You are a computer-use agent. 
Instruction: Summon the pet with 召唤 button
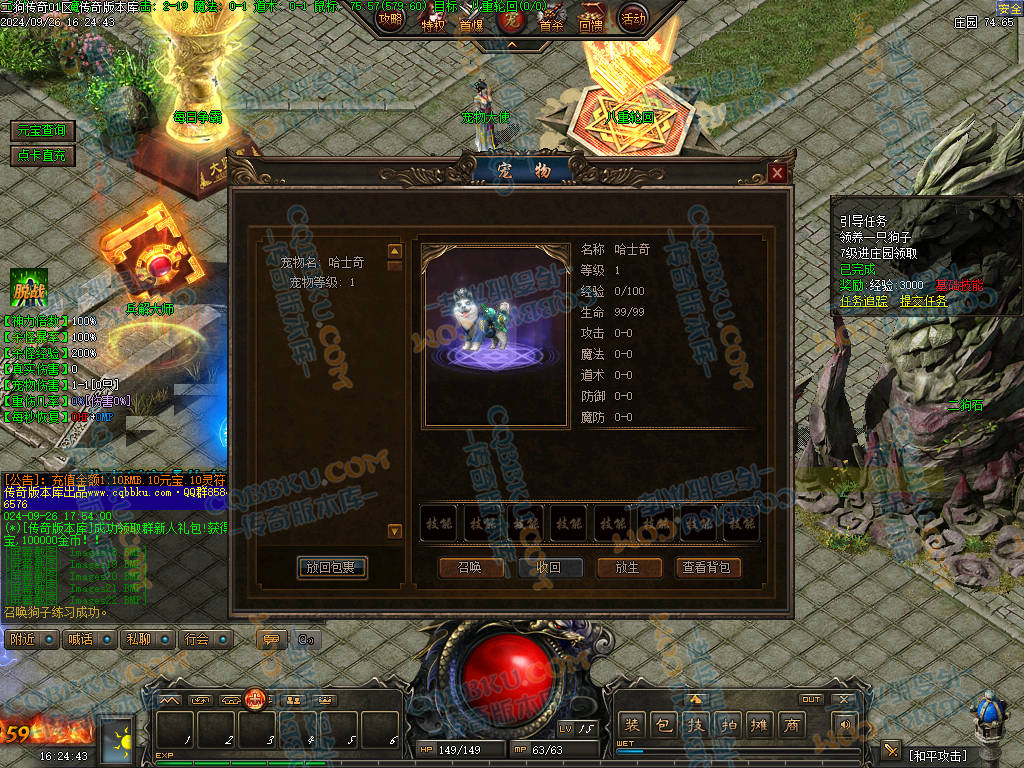[x=470, y=567]
